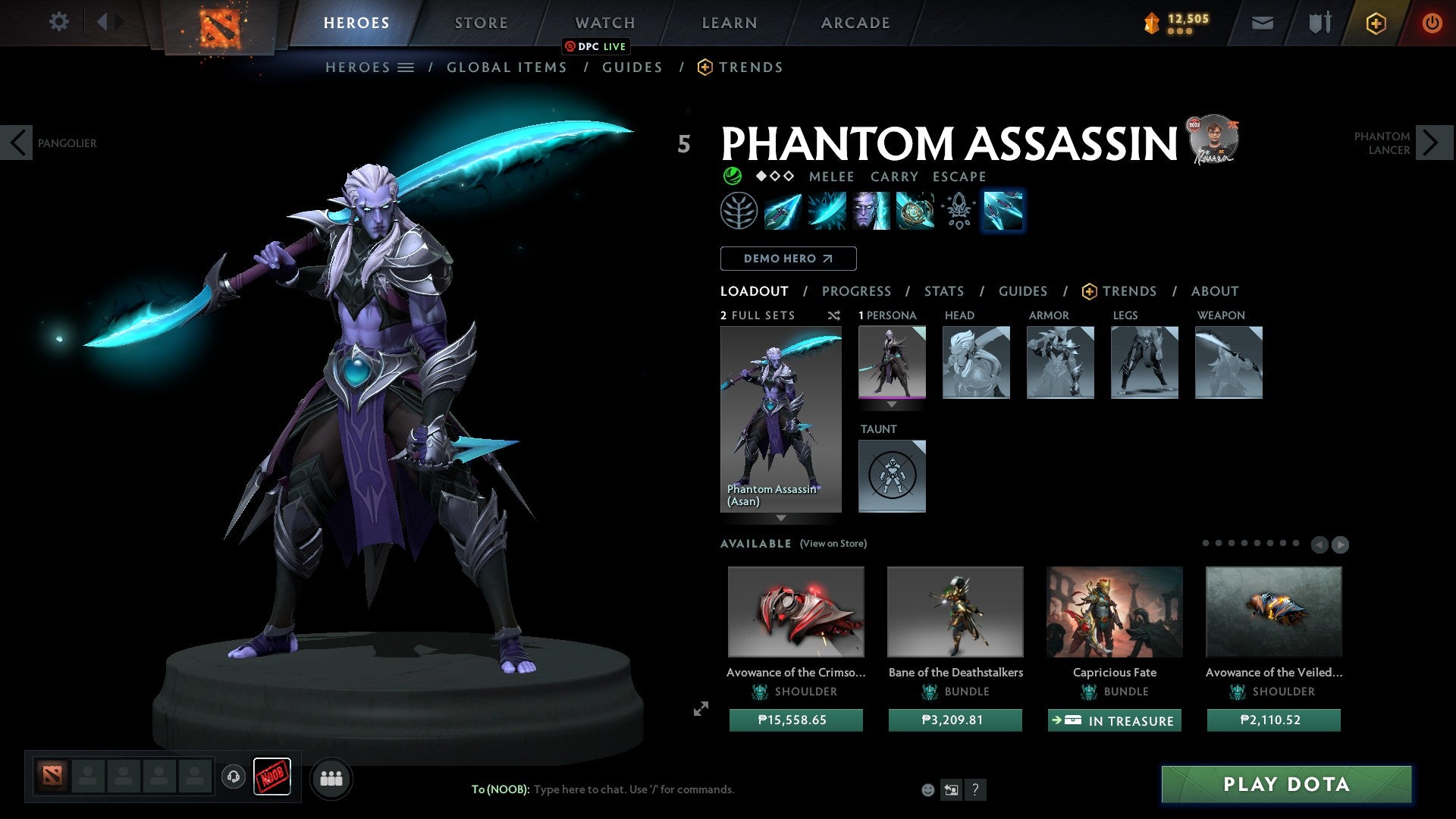Screen dimensions: 1456x819
Task: Switch to the Store tab
Action: click(481, 23)
